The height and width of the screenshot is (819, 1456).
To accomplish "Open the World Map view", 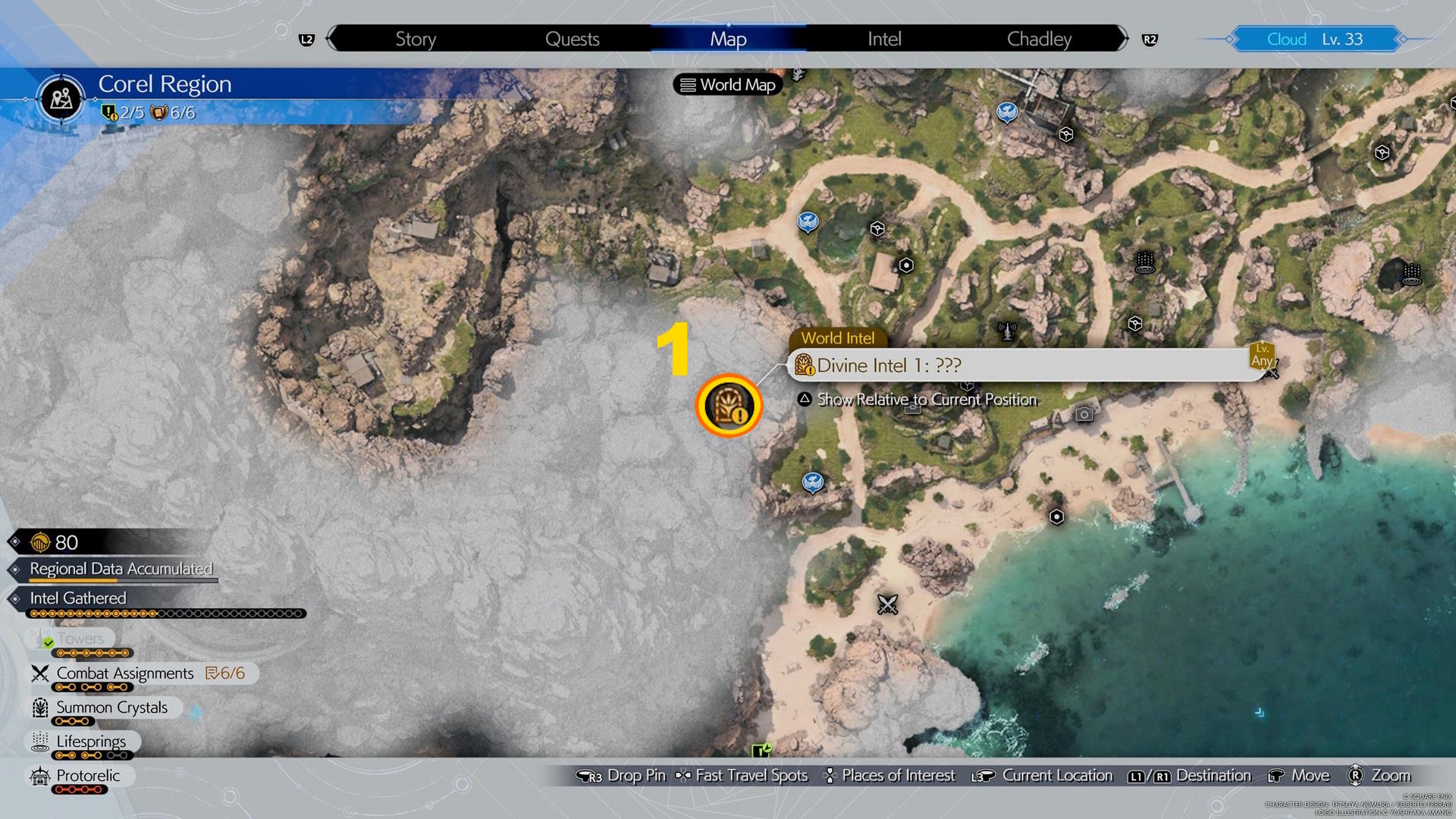I will click(728, 85).
